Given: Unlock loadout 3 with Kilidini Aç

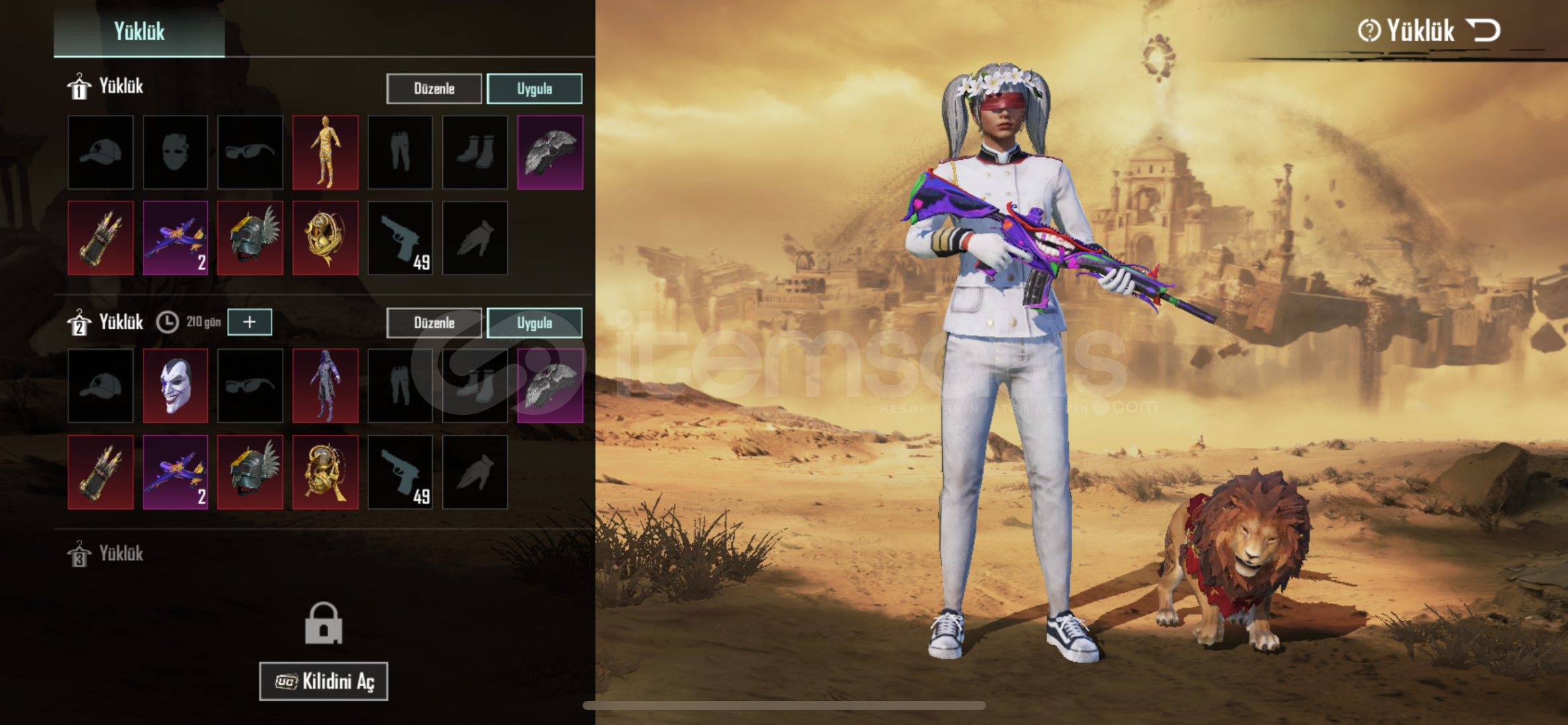Looking at the screenshot, I should point(323,681).
